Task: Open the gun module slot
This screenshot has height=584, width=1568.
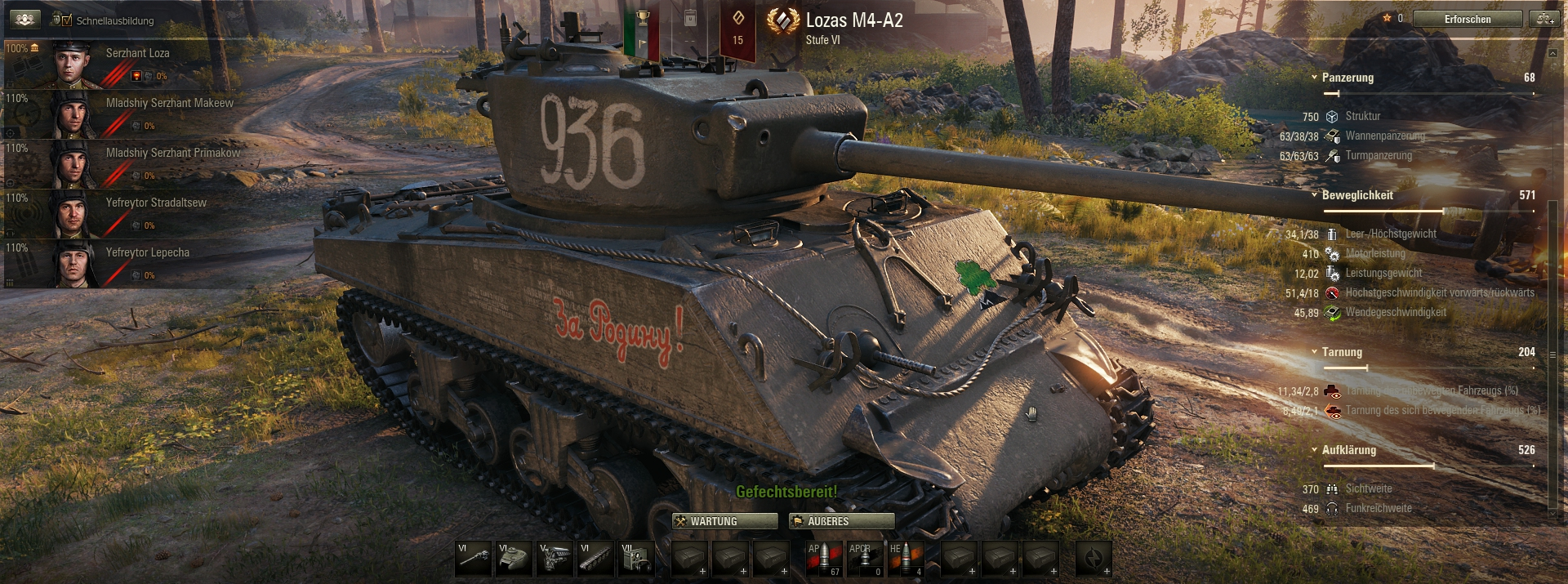Action: (x=474, y=559)
